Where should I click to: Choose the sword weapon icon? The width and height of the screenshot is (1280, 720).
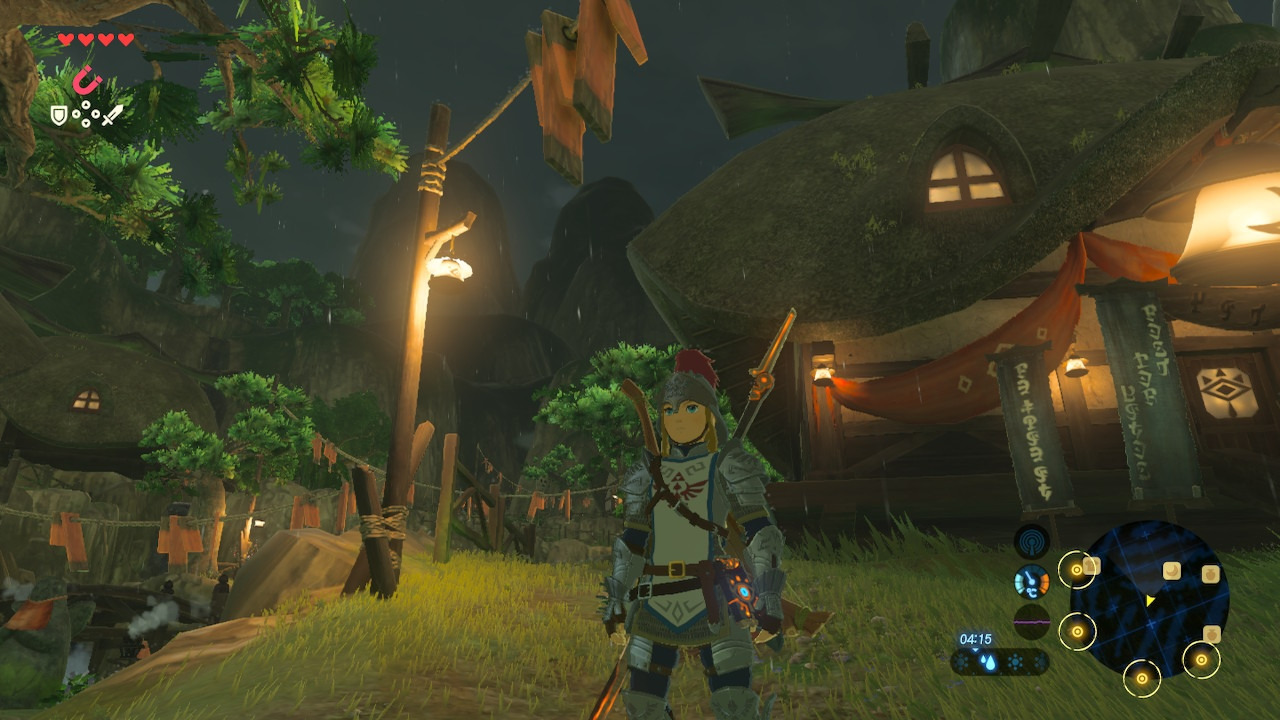[112, 115]
